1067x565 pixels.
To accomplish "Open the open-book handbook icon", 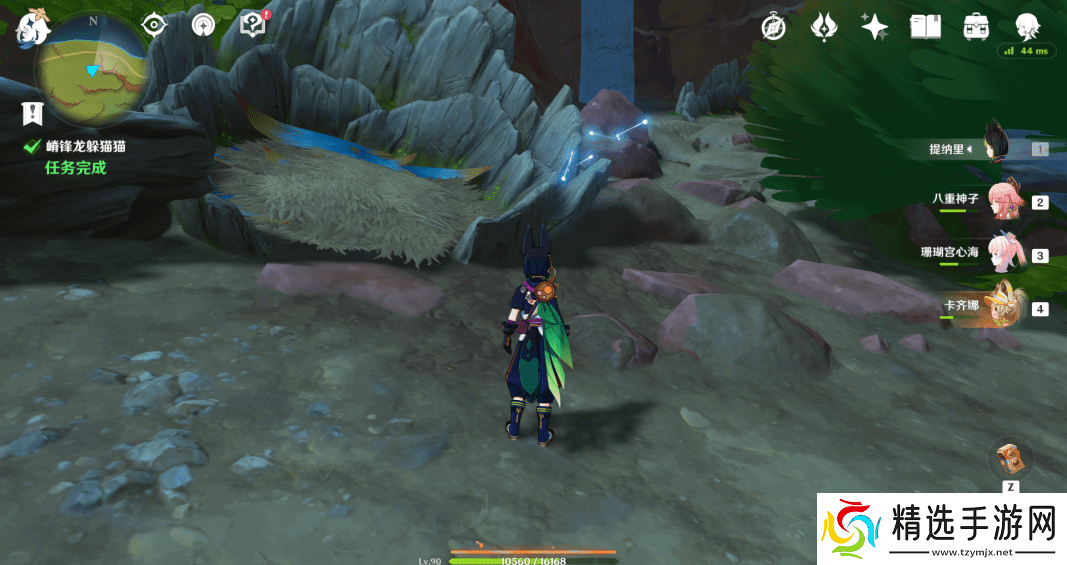I will tap(925, 27).
